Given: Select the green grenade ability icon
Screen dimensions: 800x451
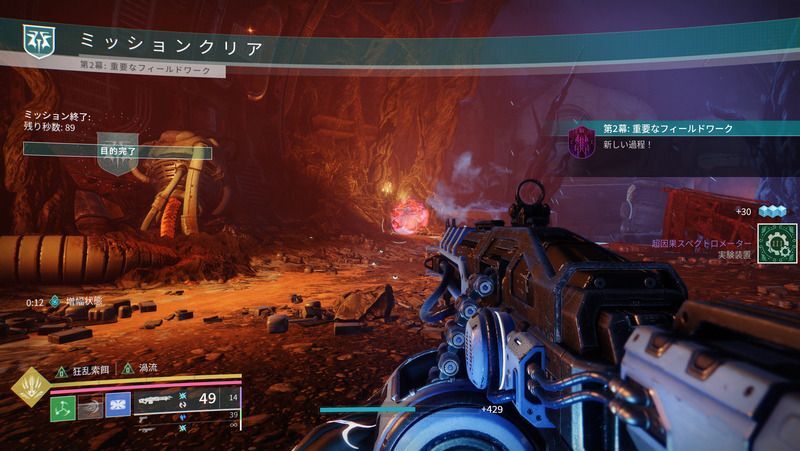Looking at the screenshot, I should coord(63,405).
